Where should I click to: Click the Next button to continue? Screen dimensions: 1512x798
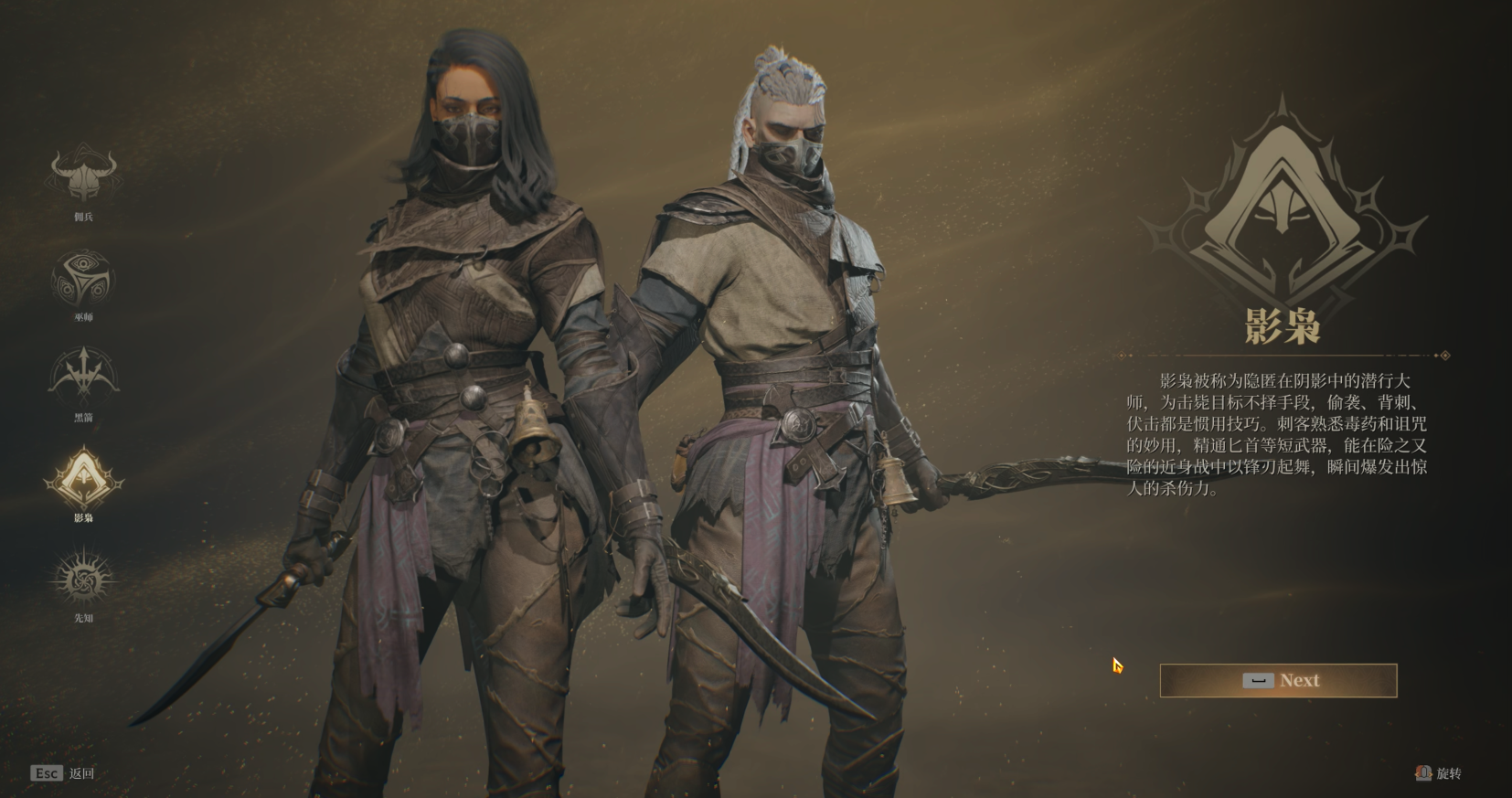pos(1278,680)
